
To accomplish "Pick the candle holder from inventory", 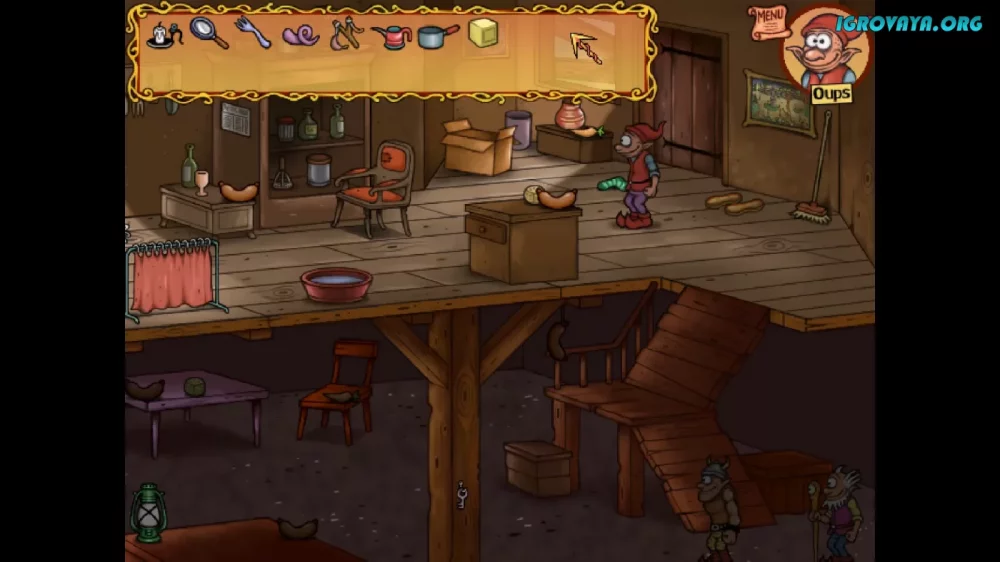I will (x=163, y=35).
